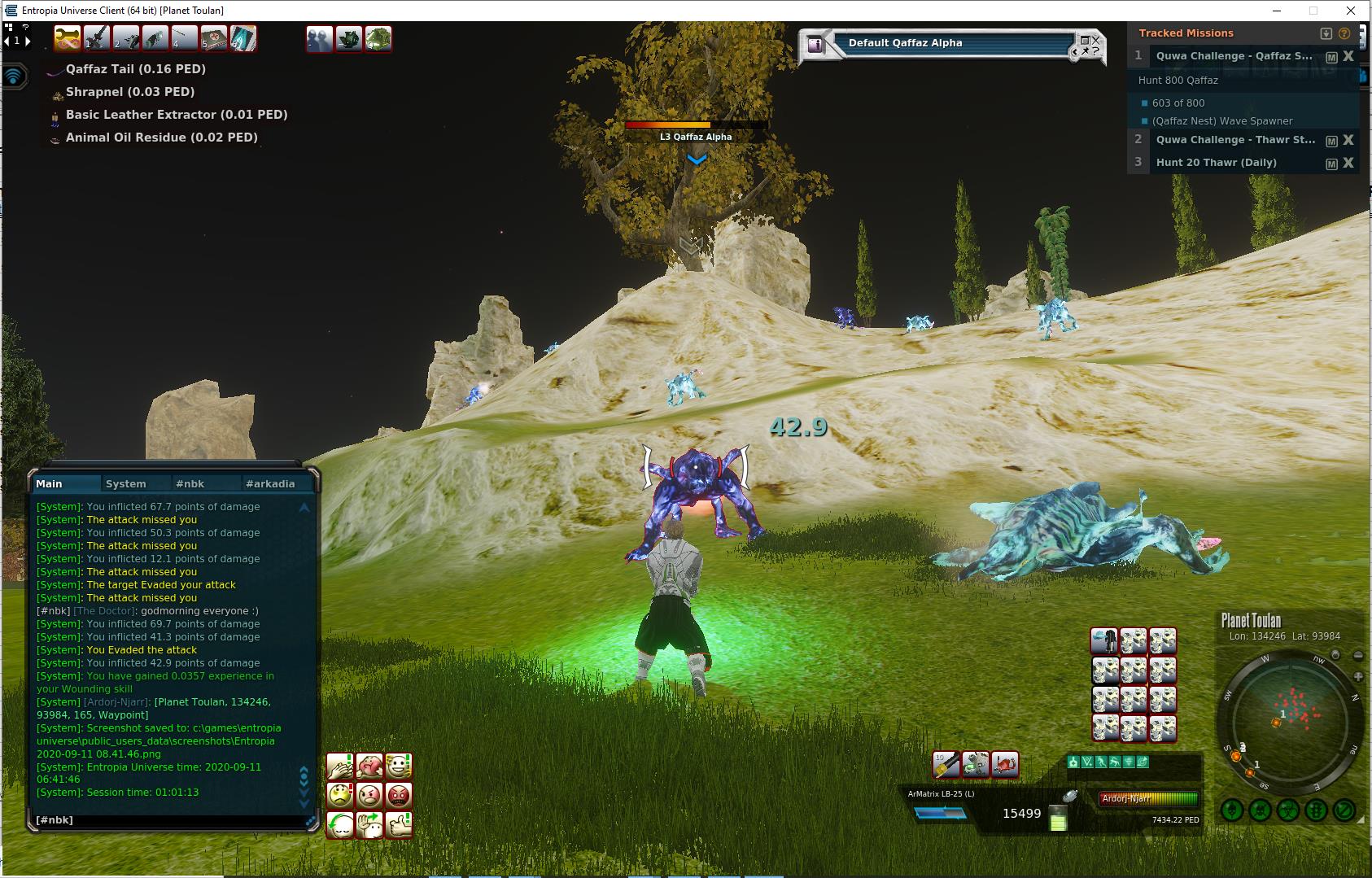Zoom in the radar with the plus button
Viewport: 1372px width, 878px height.
tap(1357, 677)
